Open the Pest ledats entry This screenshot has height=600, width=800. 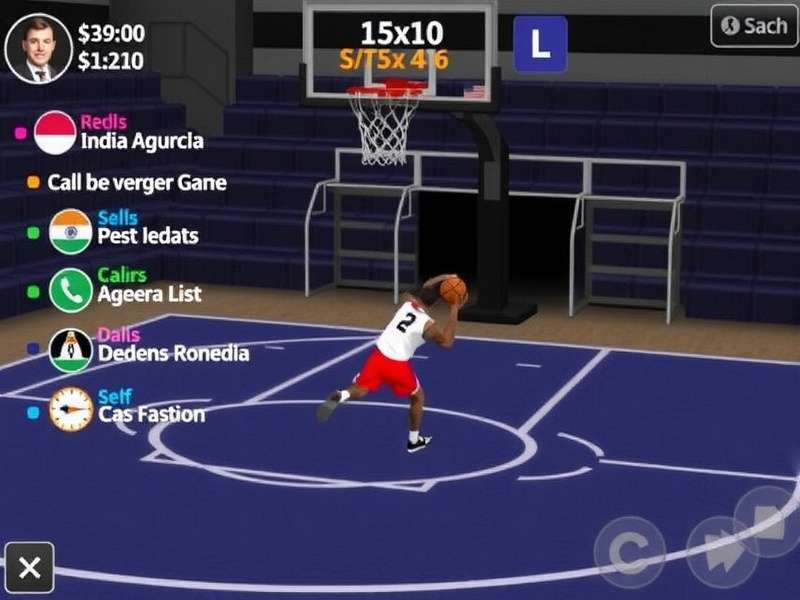[147, 236]
